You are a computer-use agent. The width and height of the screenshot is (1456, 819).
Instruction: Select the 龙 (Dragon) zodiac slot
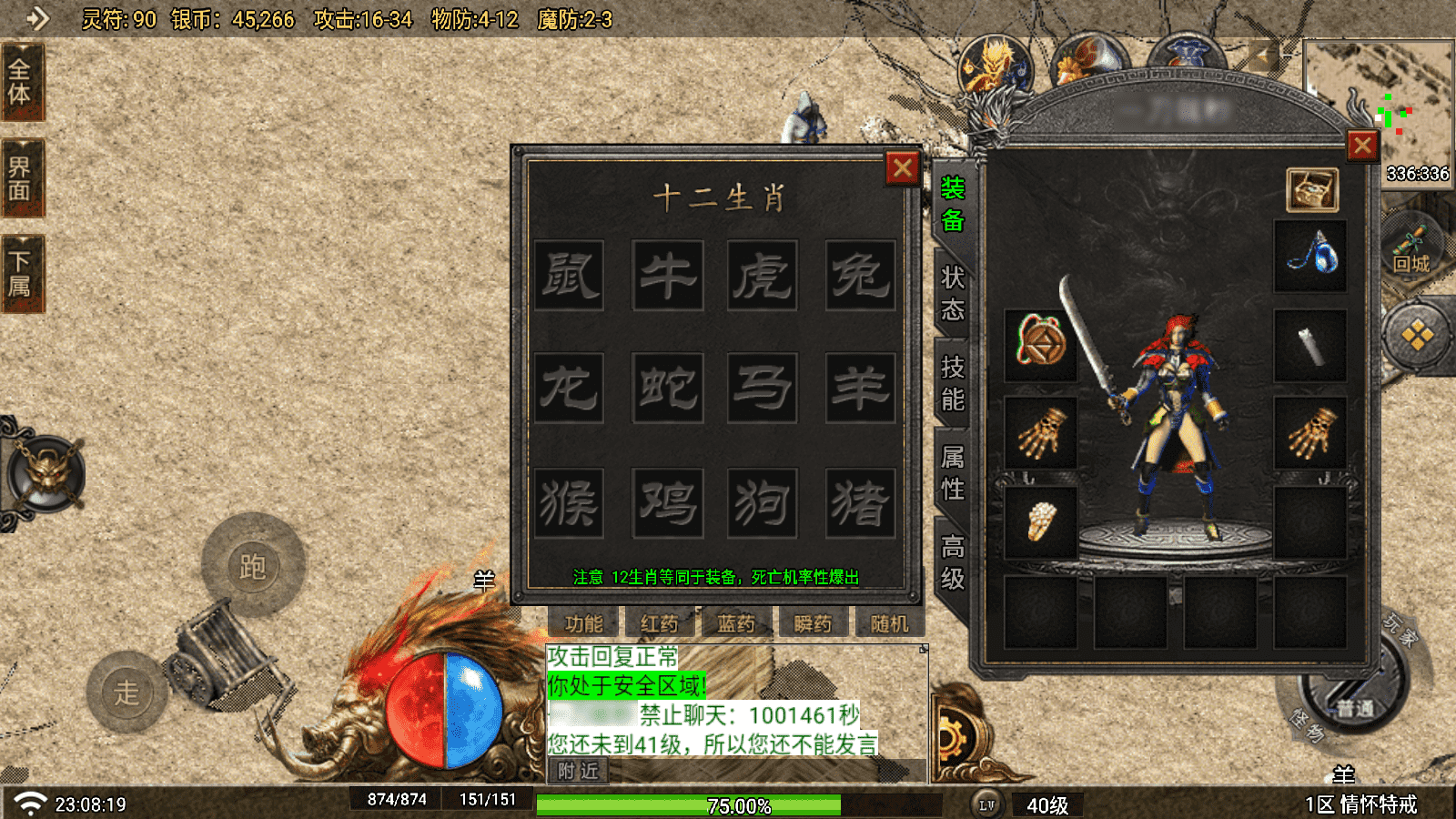(x=570, y=389)
